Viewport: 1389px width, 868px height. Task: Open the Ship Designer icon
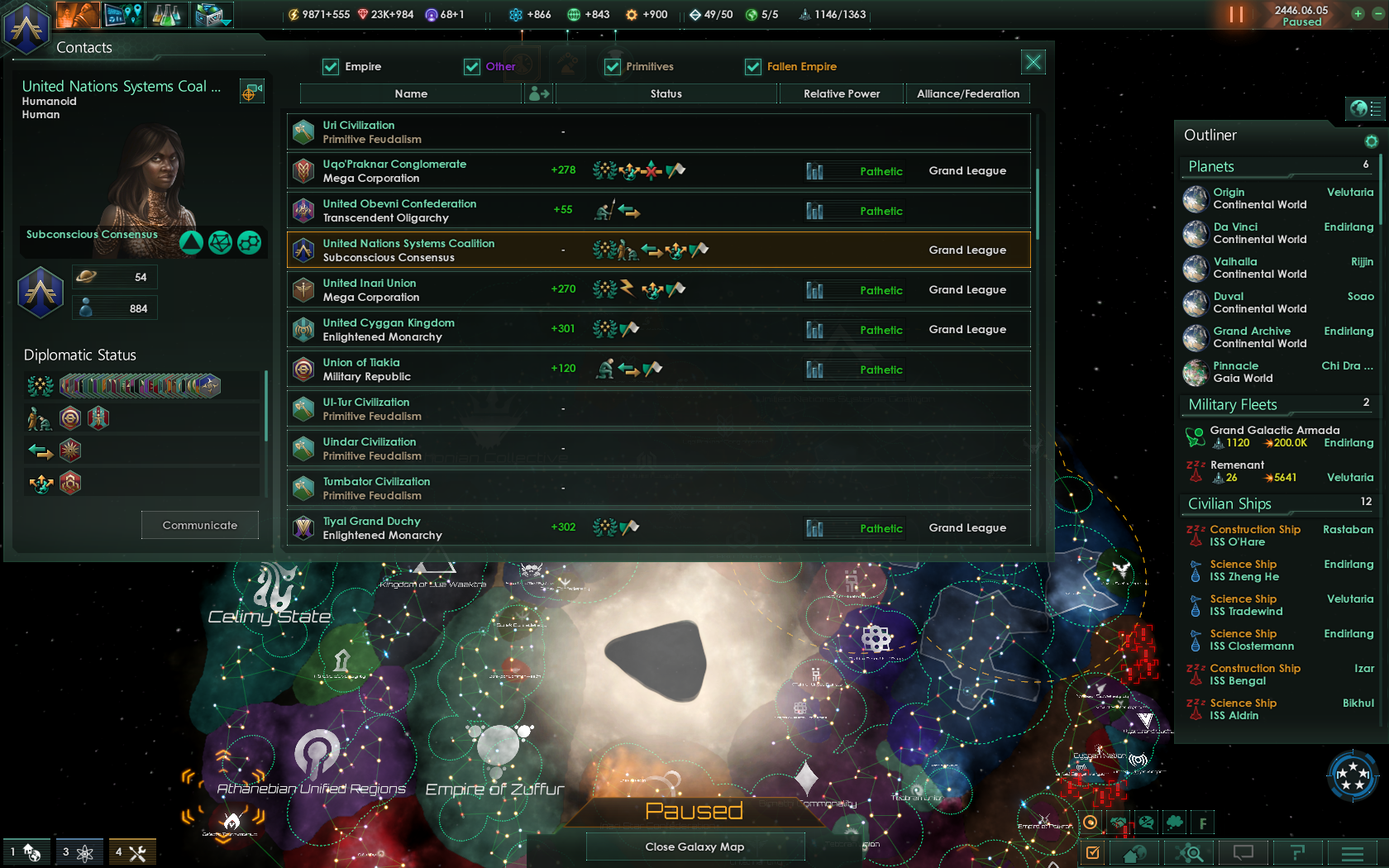[x=207, y=14]
